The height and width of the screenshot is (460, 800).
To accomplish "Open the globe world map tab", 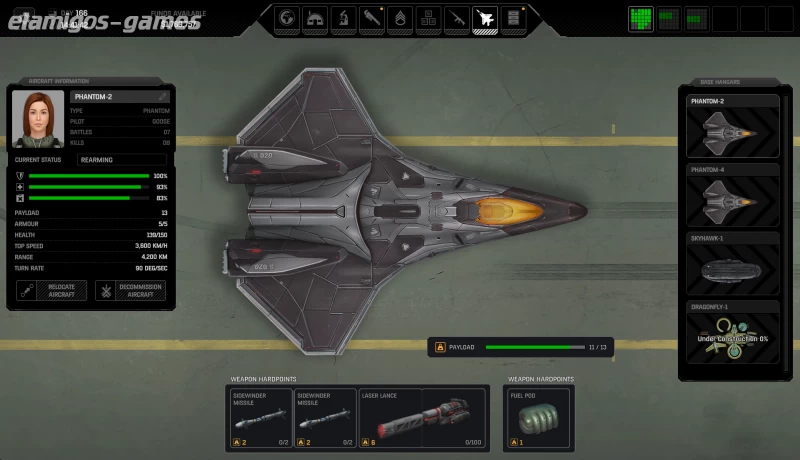I will (x=287, y=17).
